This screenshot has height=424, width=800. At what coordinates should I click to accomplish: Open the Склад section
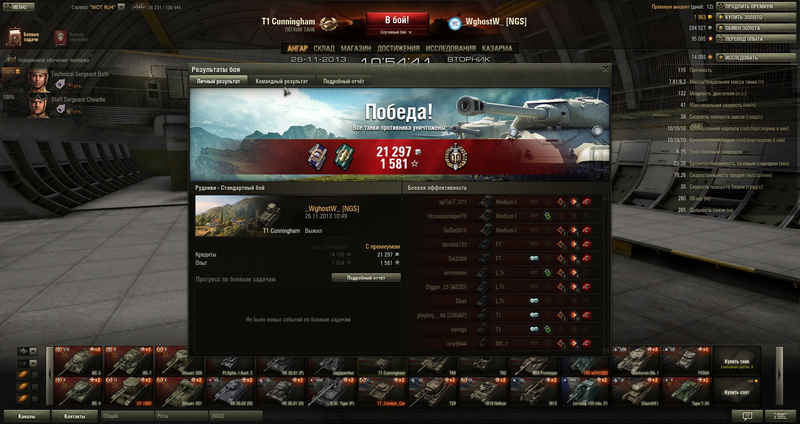(x=323, y=47)
